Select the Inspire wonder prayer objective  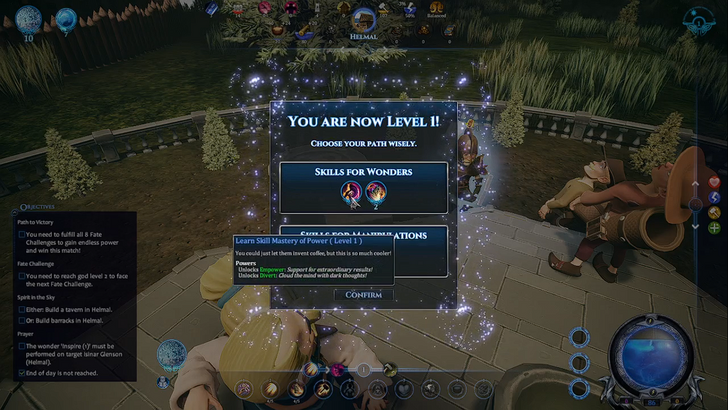22,347
